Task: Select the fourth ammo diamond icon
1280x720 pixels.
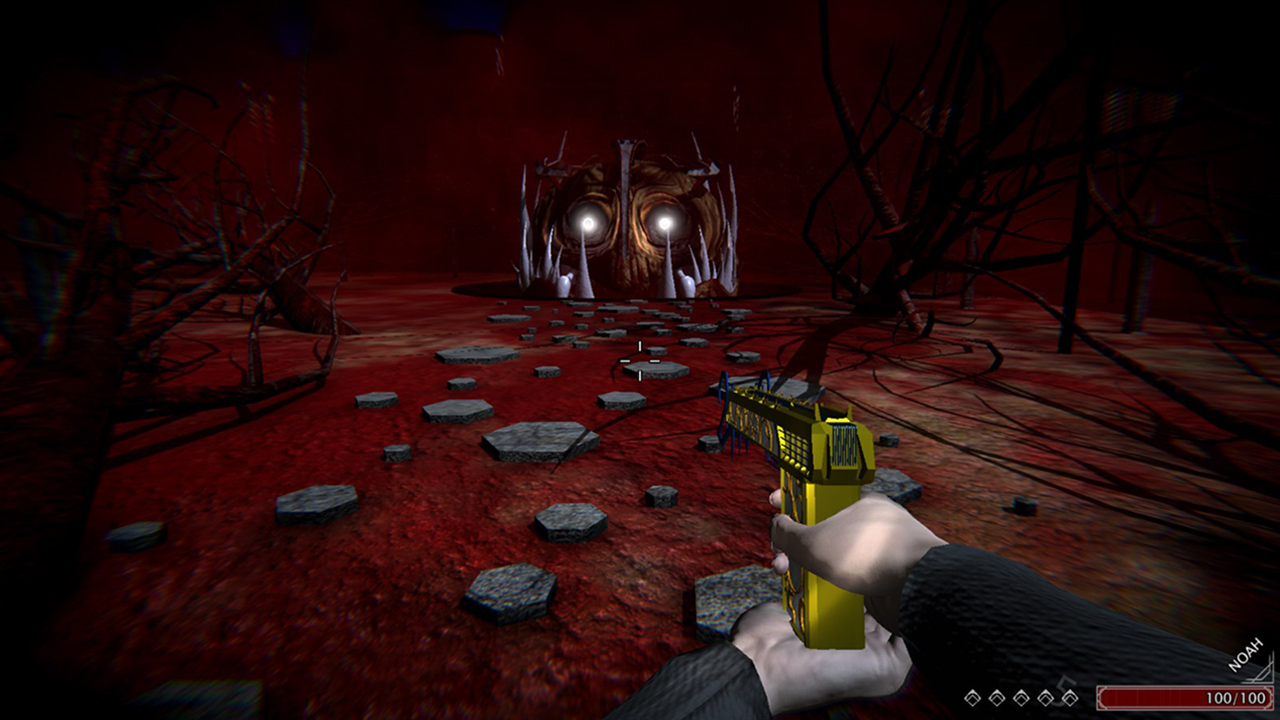Action: pos(1044,697)
